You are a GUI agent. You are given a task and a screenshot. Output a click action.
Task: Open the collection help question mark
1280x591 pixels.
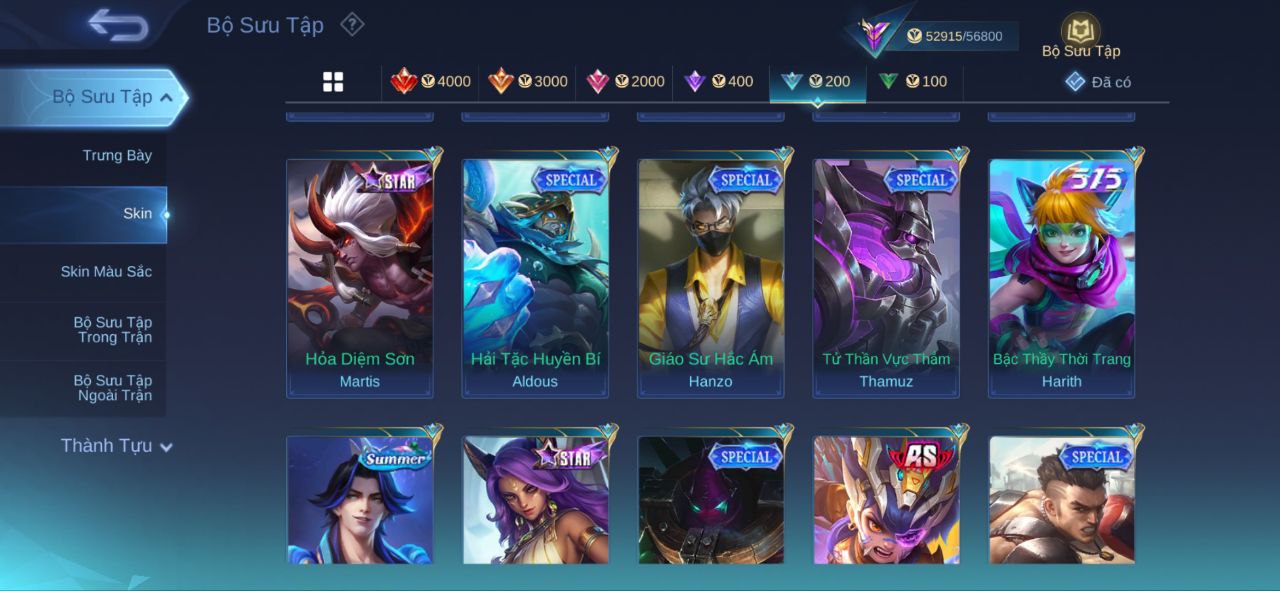click(352, 24)
